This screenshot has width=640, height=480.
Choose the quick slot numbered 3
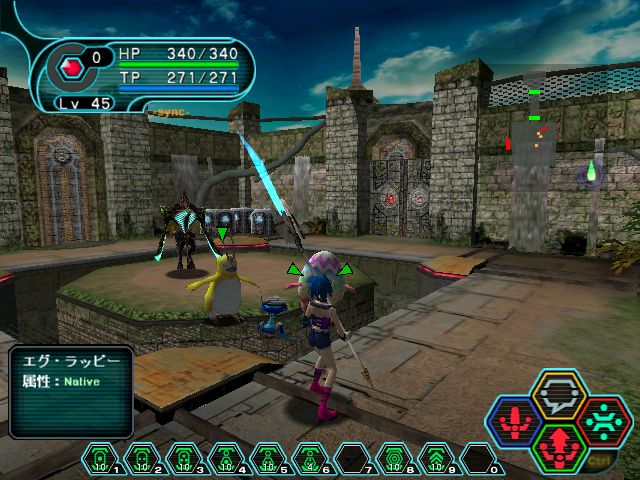(184, 458)
